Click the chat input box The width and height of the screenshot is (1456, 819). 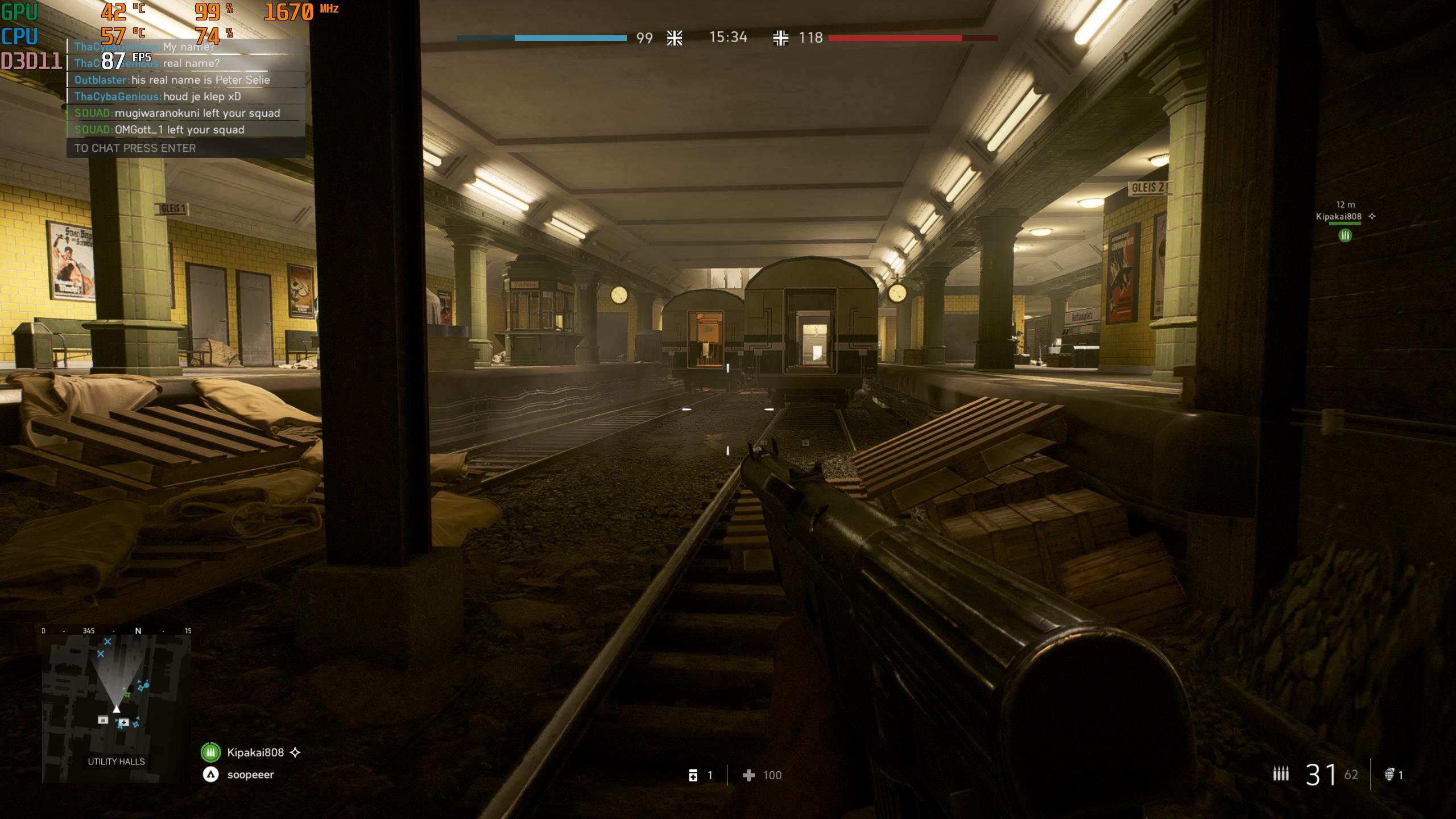click(186, 148)
